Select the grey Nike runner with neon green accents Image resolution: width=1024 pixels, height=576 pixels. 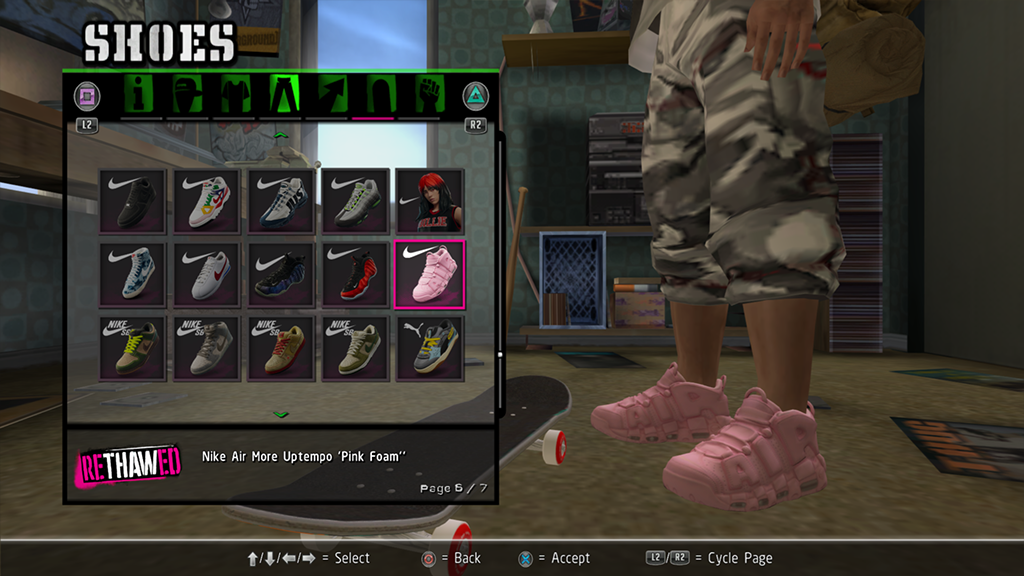pos(355,201)
